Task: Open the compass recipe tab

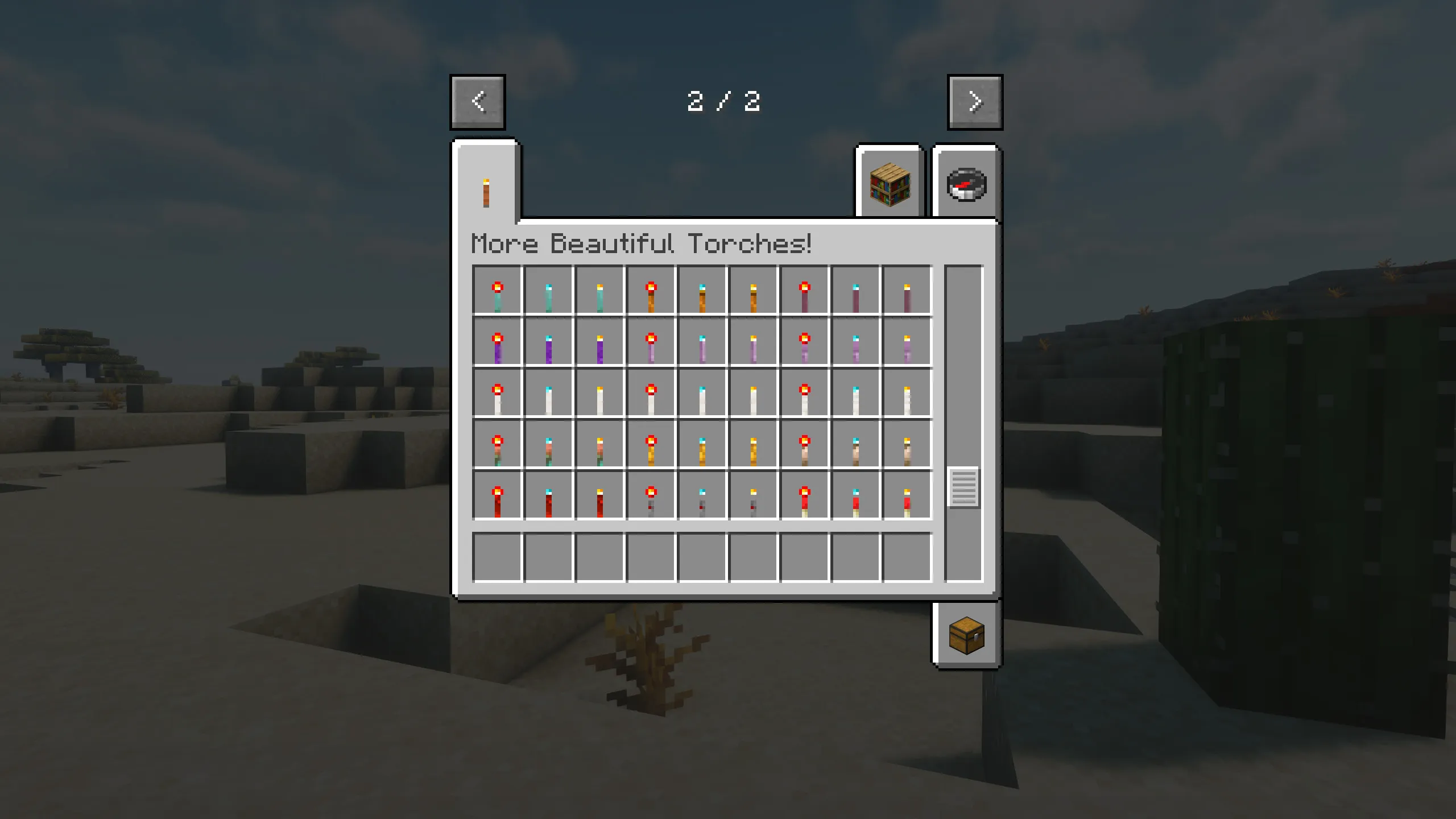Action: [x=965, y=182]
